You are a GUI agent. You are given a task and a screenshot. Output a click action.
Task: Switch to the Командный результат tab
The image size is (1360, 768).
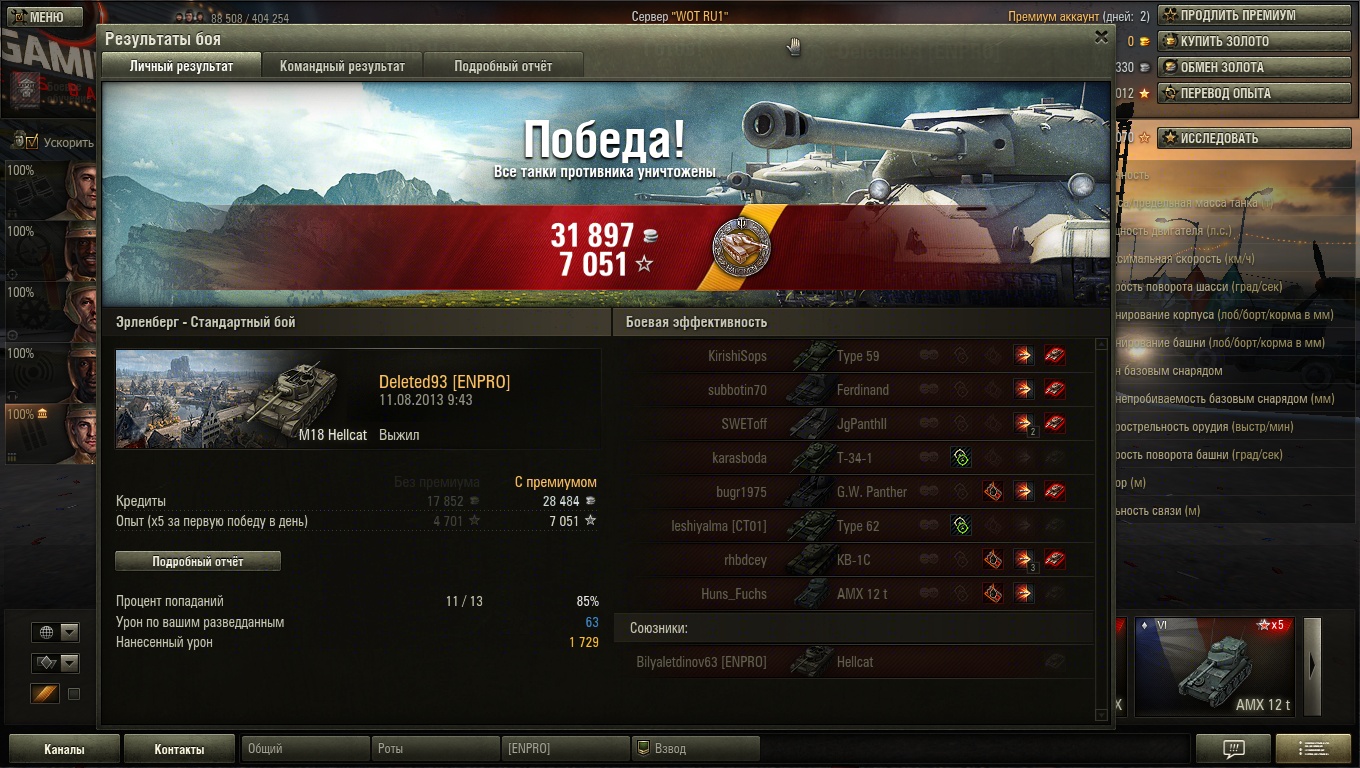(x=342, y=66)
